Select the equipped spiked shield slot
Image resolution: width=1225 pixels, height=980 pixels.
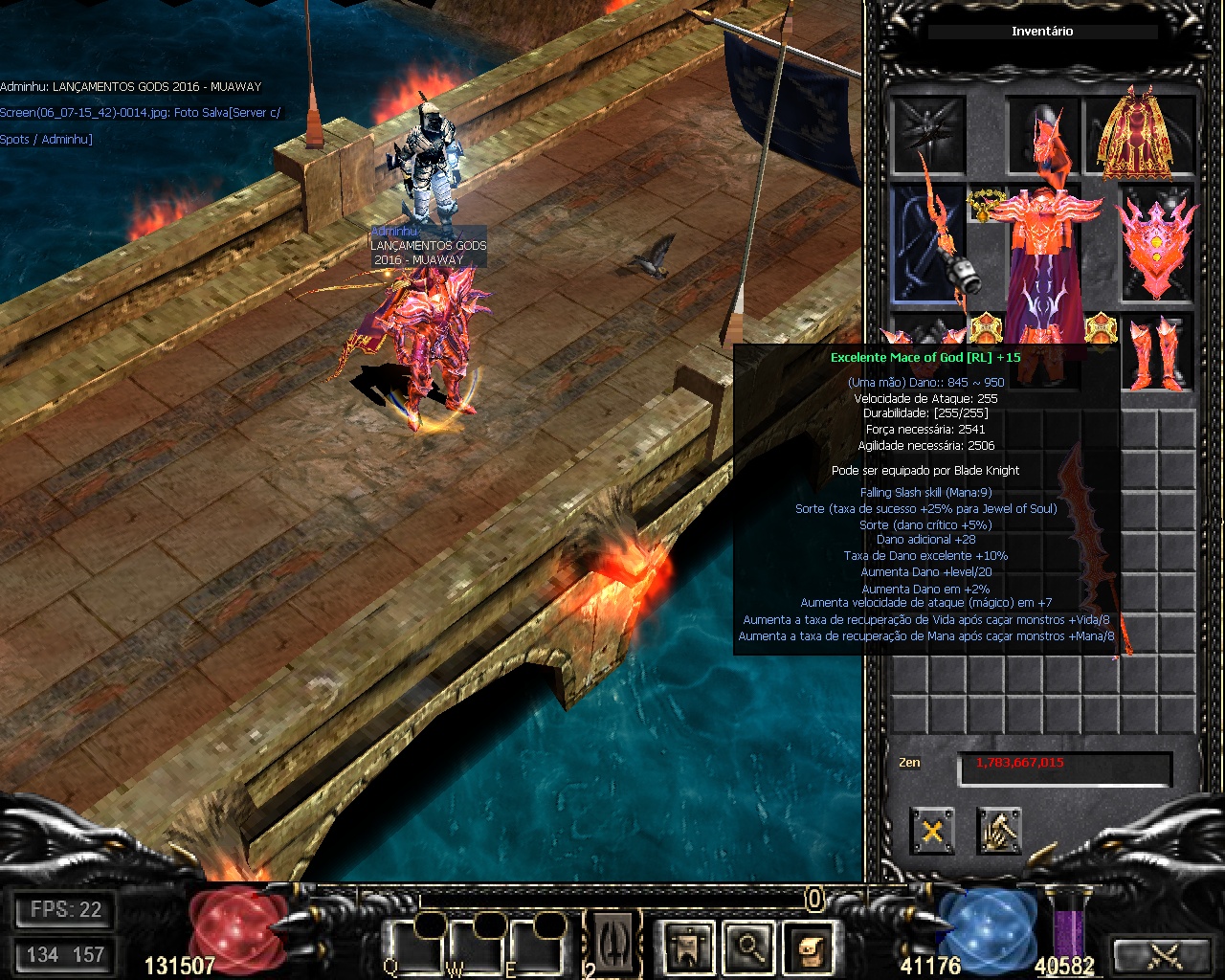tap(1157, 243)
